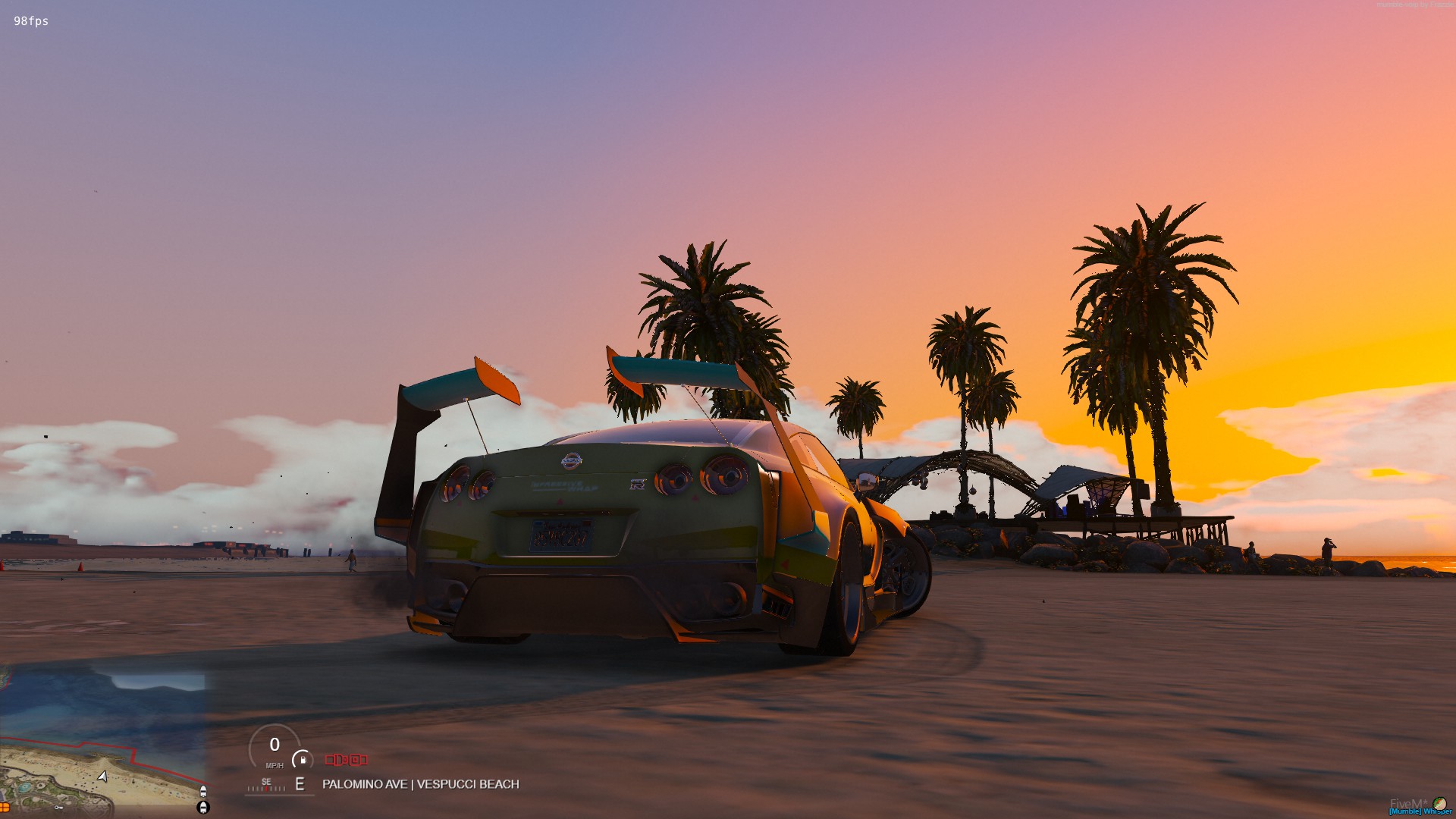Toggle the Mumble Whisper voice mode
This screenshot has height=819, width=1456.
click(x=1422, y=811)
